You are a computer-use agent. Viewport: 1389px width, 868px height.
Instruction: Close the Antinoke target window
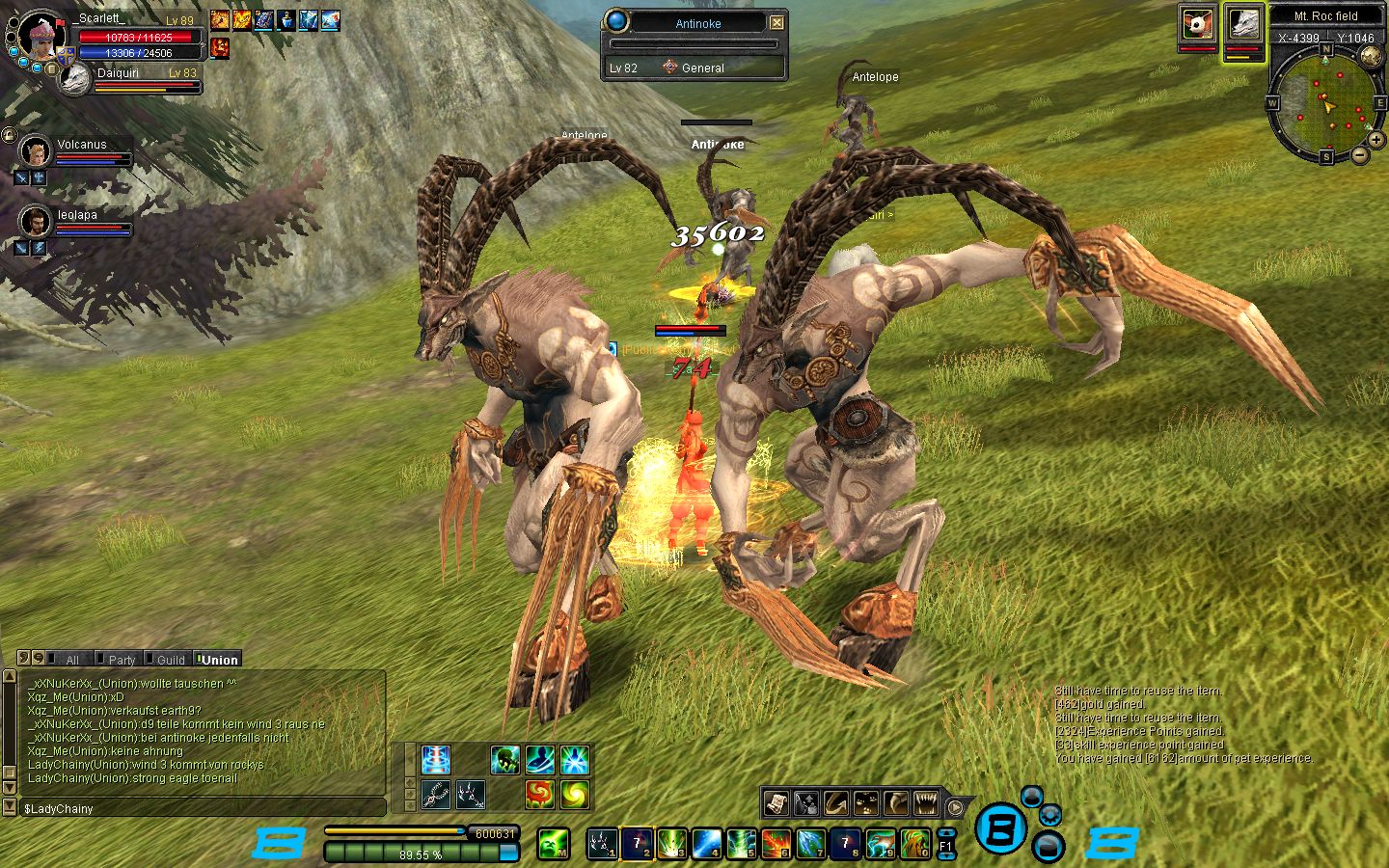pyautogui.click(x=776, y=22)
